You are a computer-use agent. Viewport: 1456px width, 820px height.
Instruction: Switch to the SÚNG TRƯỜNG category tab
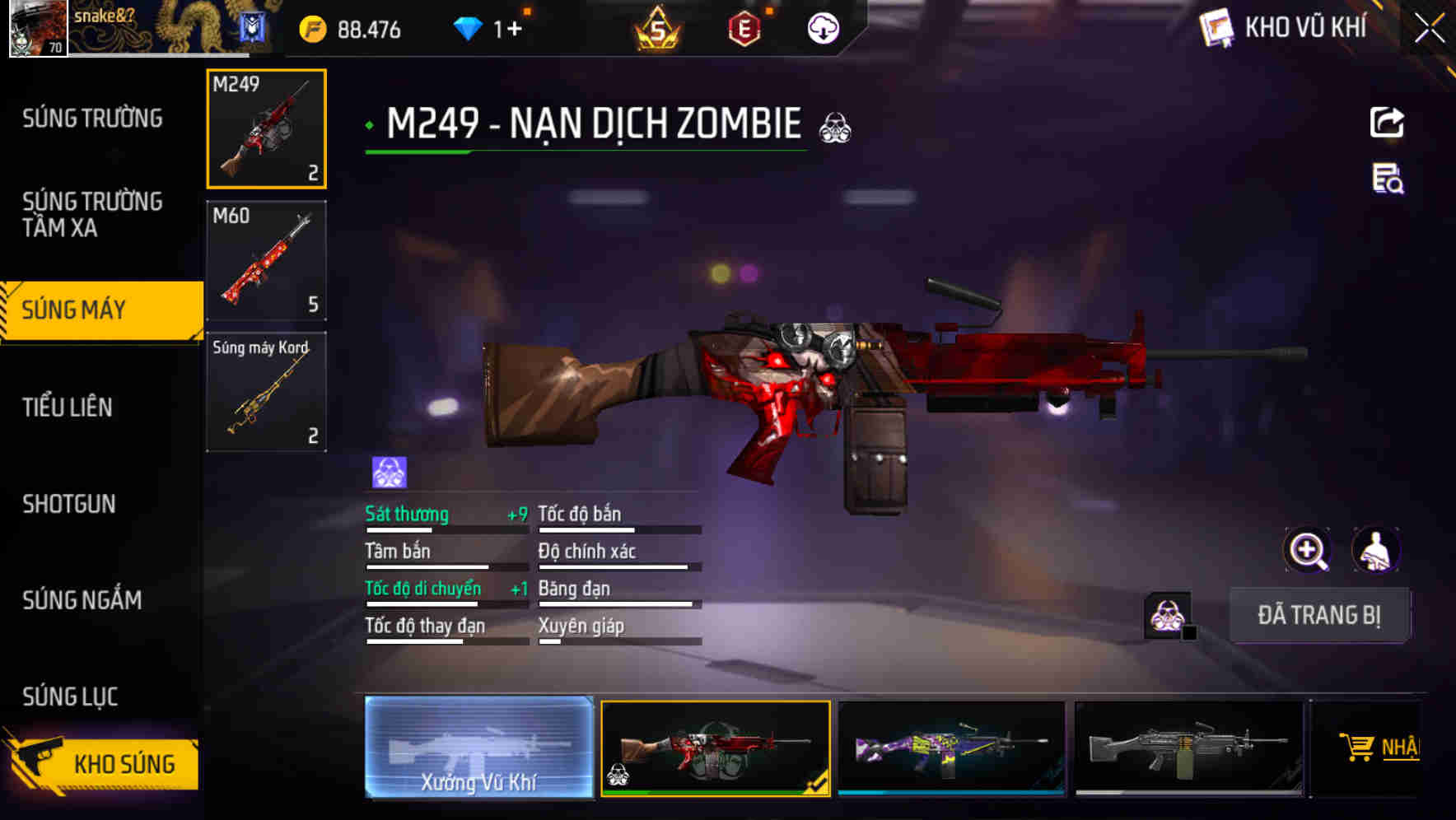click(x=93, y=118)
